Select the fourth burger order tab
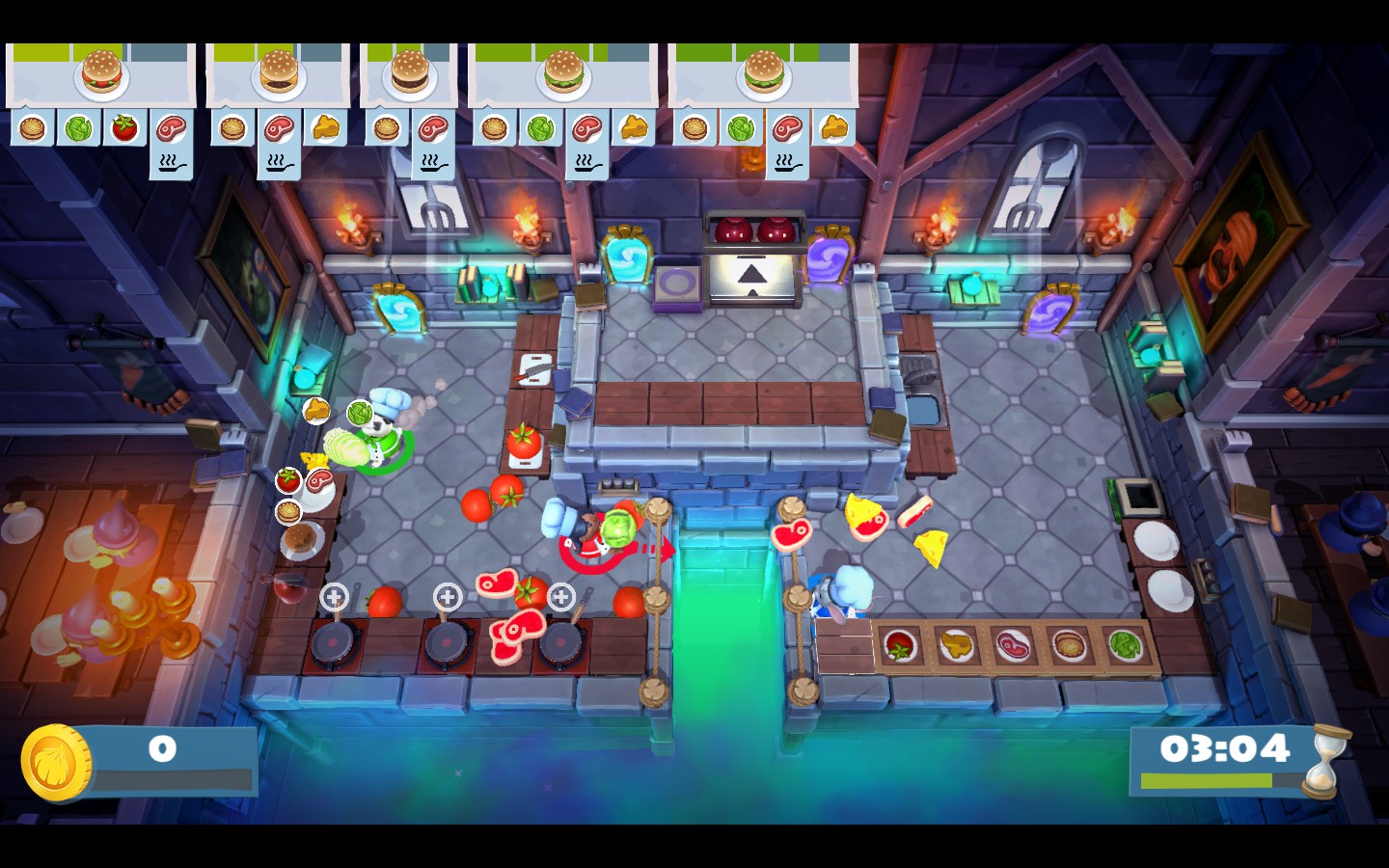This screenshot has height=868, width=1389. pyautogui.click(x=564, y=73)
